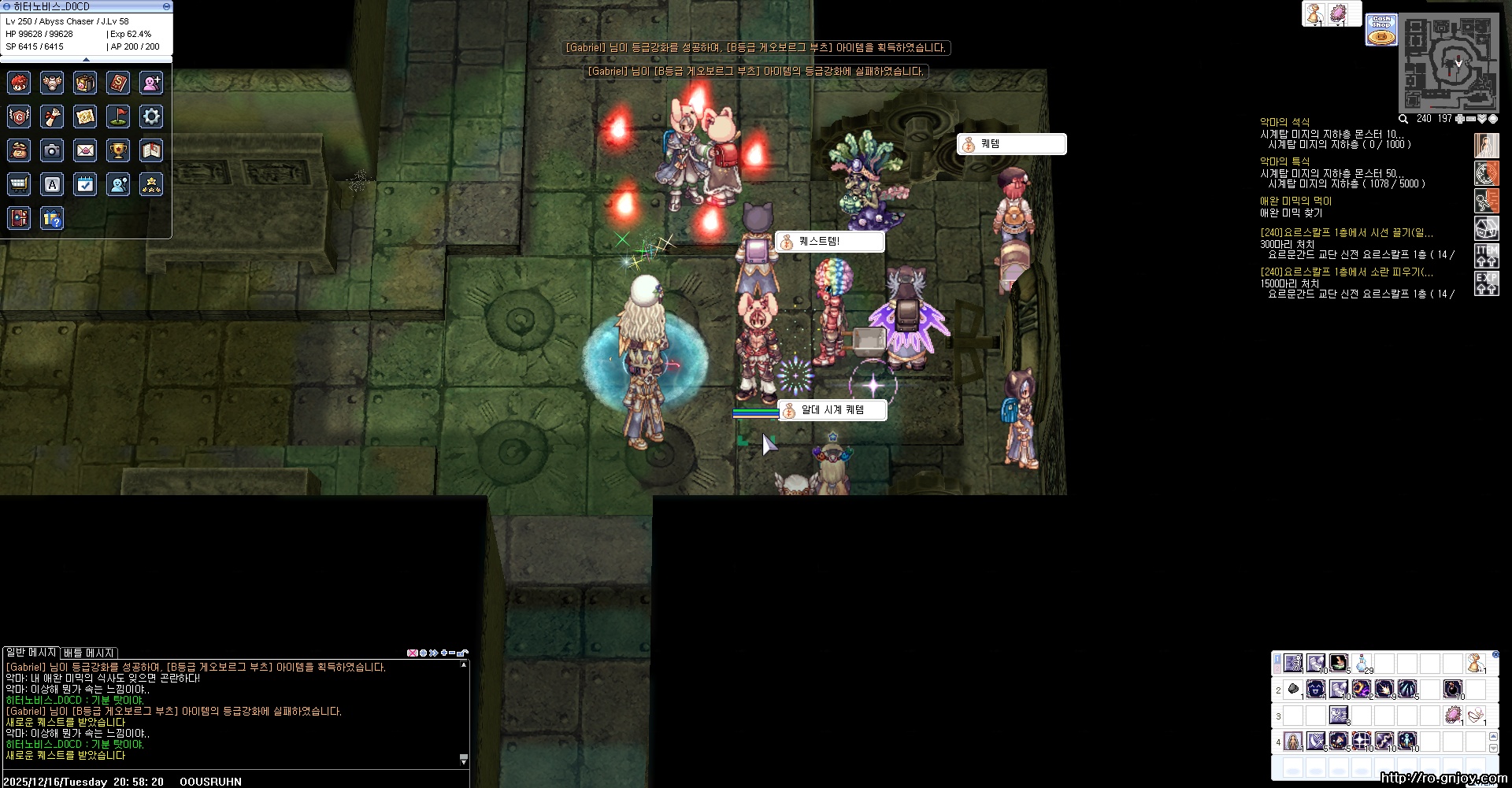The height and width of the screenshot is (788, 1512).
Task: Select the pink gem mirror hotbar item
Action: (x=1453, y=715)
